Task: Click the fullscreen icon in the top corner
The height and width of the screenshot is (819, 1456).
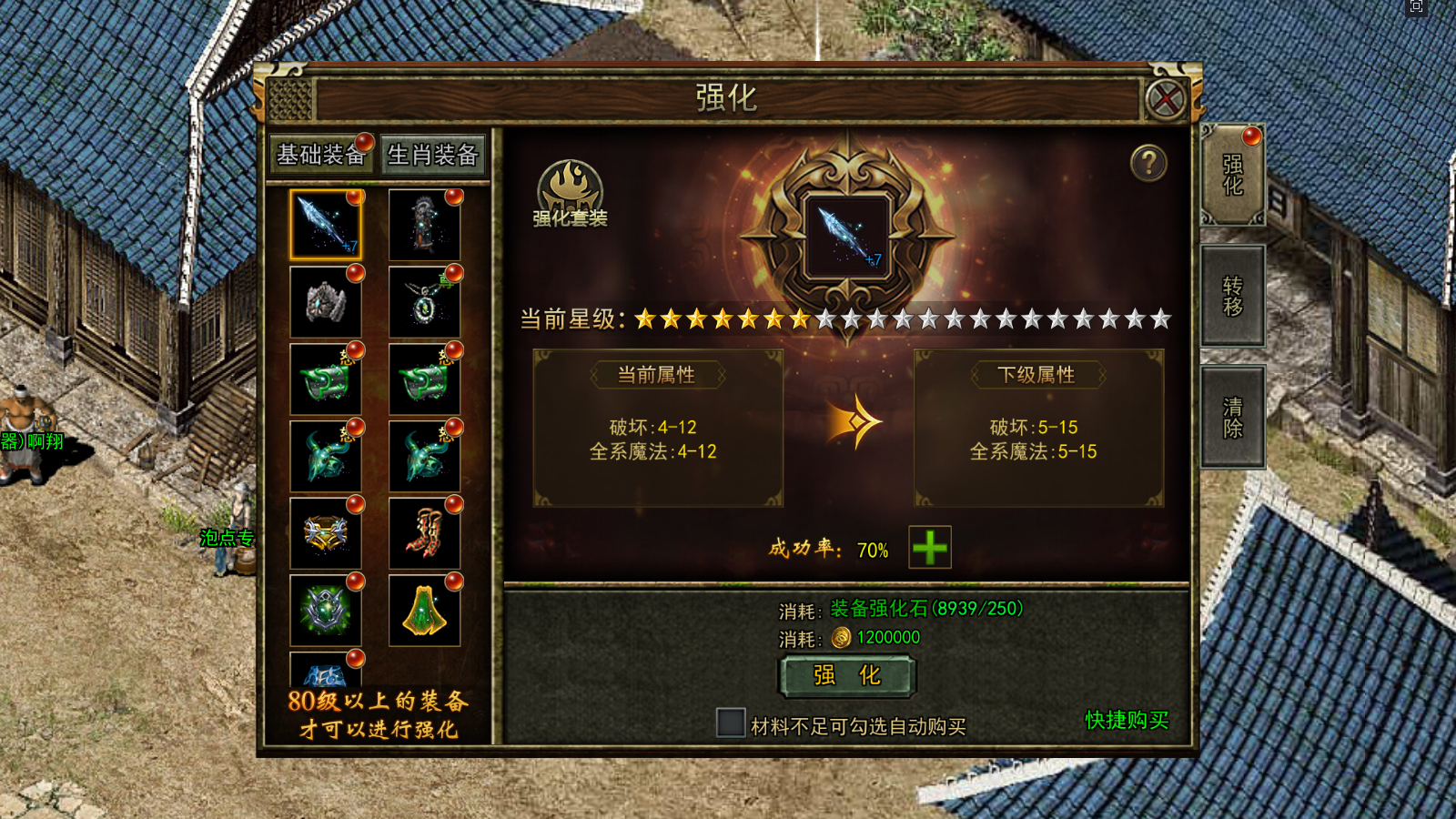Action: pyautogui.click(x=1416, y=6)
